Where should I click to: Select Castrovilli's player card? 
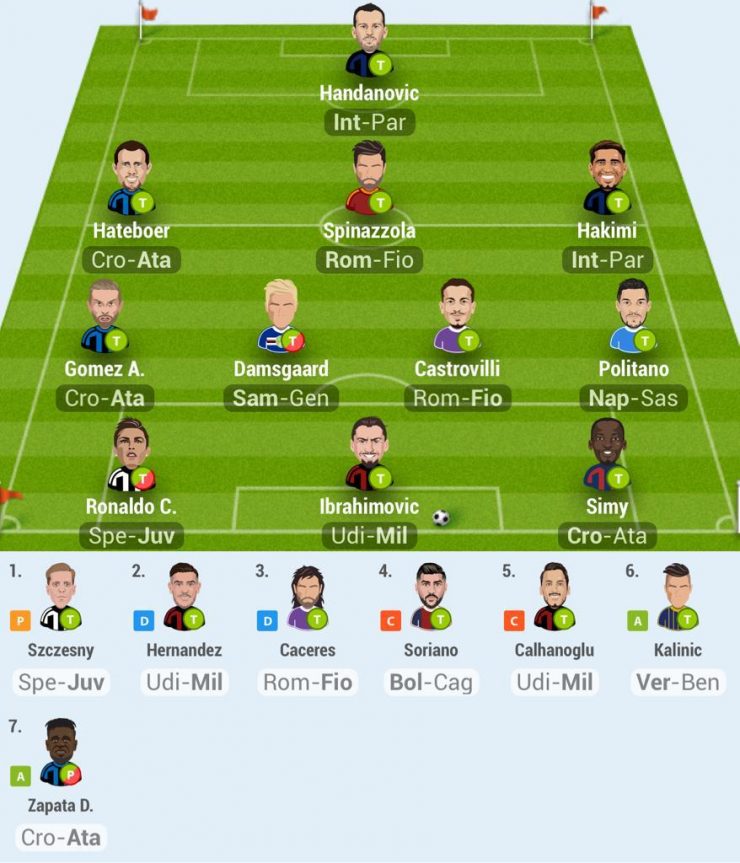457,316
